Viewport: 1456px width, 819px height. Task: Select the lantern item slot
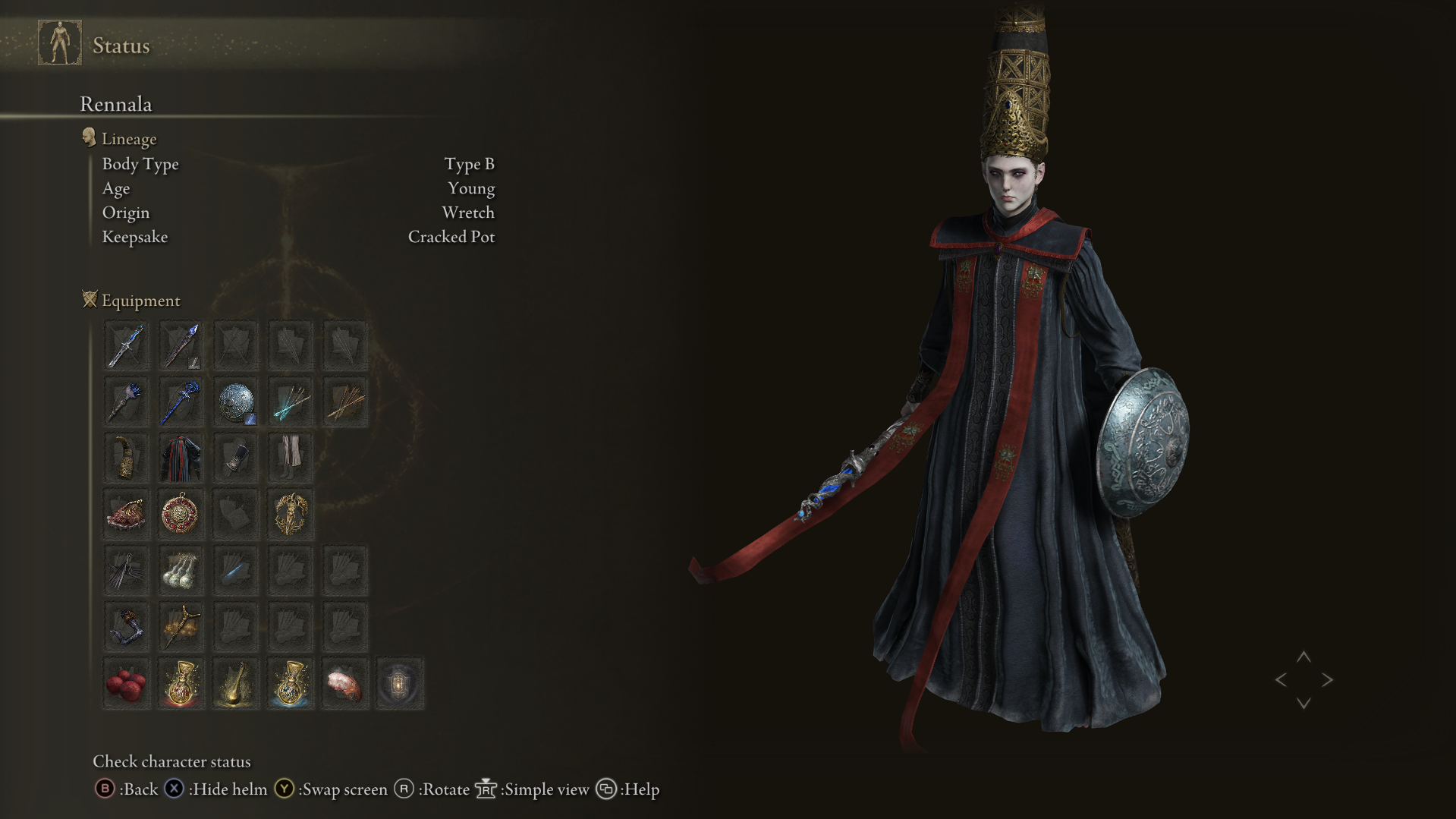400,684
